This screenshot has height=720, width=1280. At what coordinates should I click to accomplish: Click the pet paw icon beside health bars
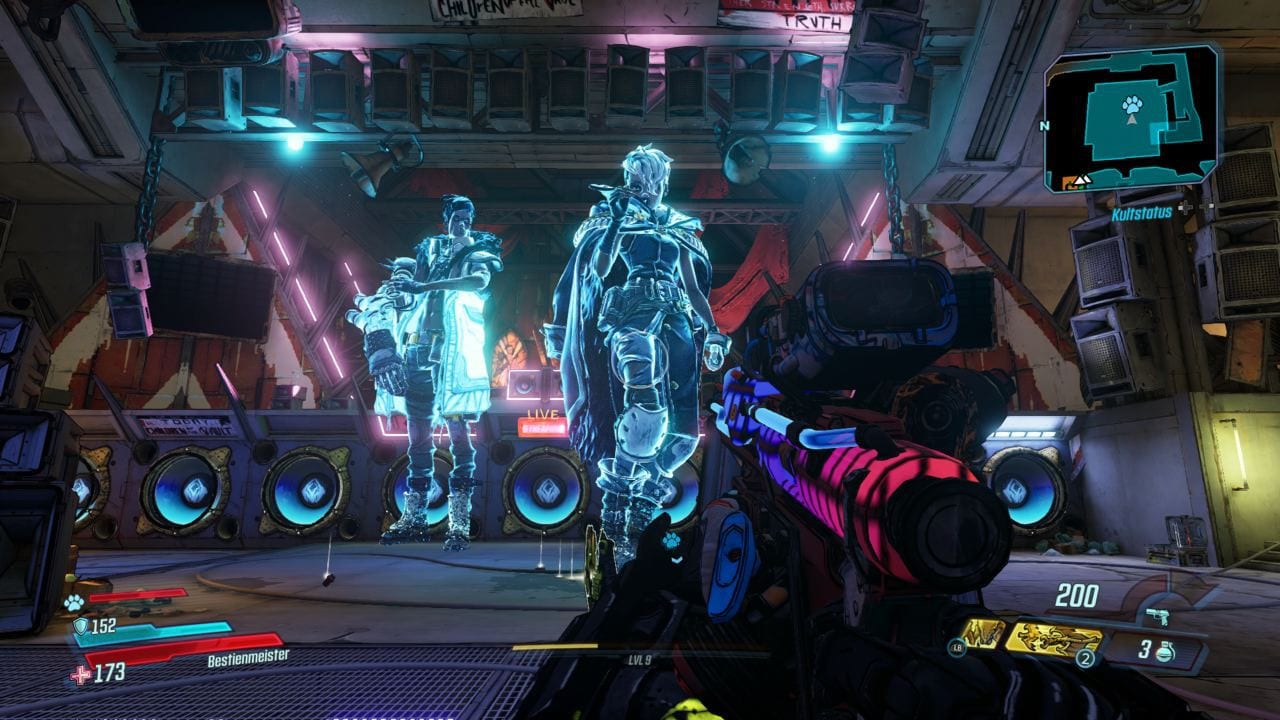tap(73, 602)
